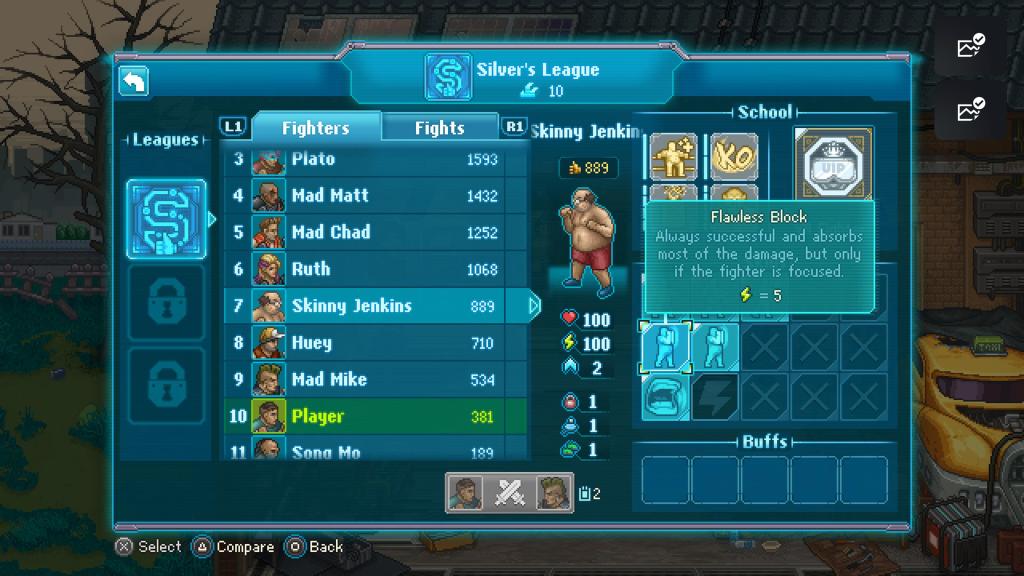This screenshot has height=576, width=1024.
Task: Select Mad Mike's row
Action: click(x=375, y=380)
